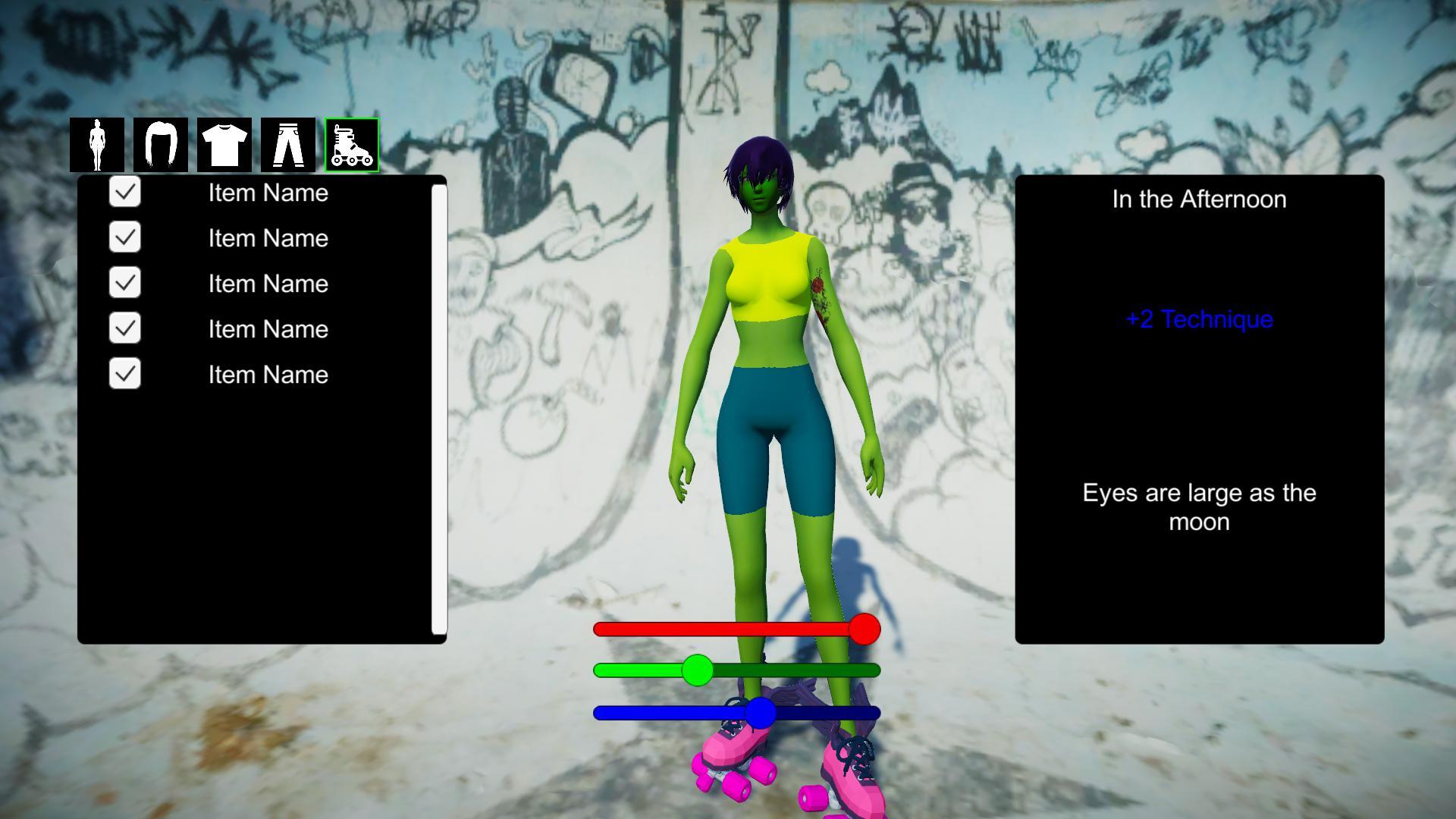Viewport: 1456px width, 819px height.
Task: Open the pants customization category
Action: (287, 146)
